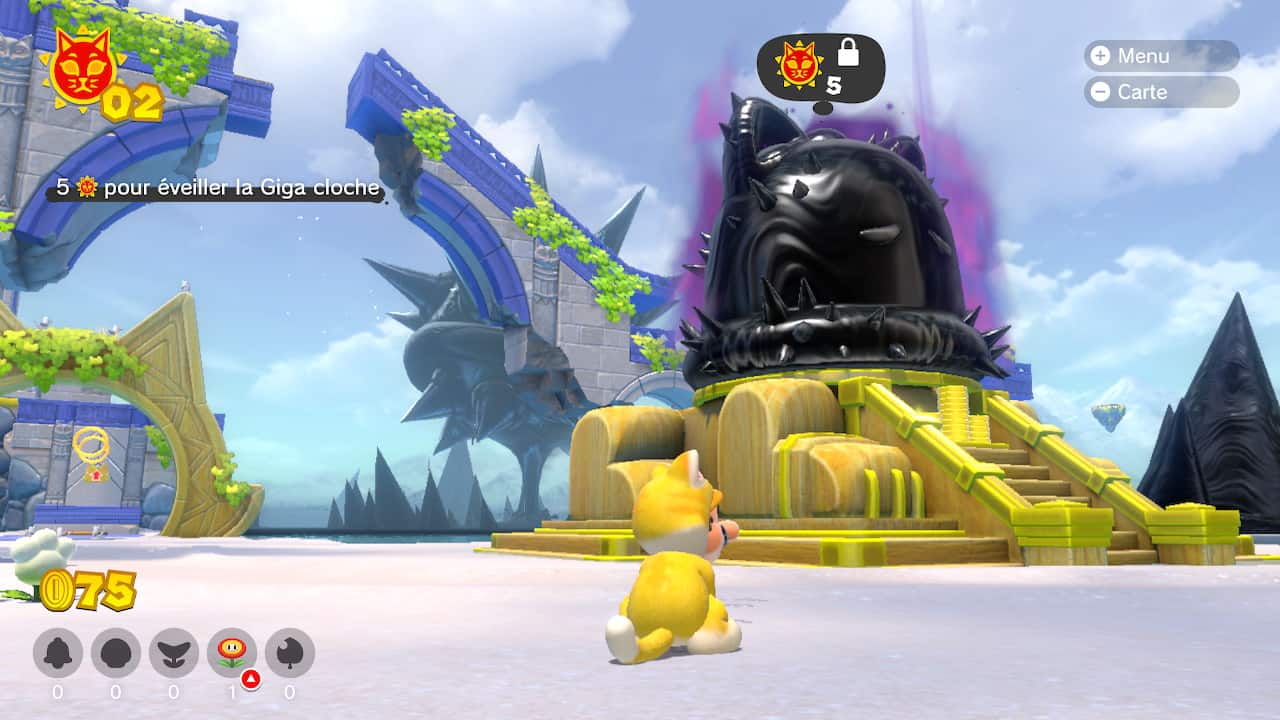The width and height of the screenshot is (1280, 720).
Task: Click the Giga cloche objective tracker
Action: click(x=218, y=189)
